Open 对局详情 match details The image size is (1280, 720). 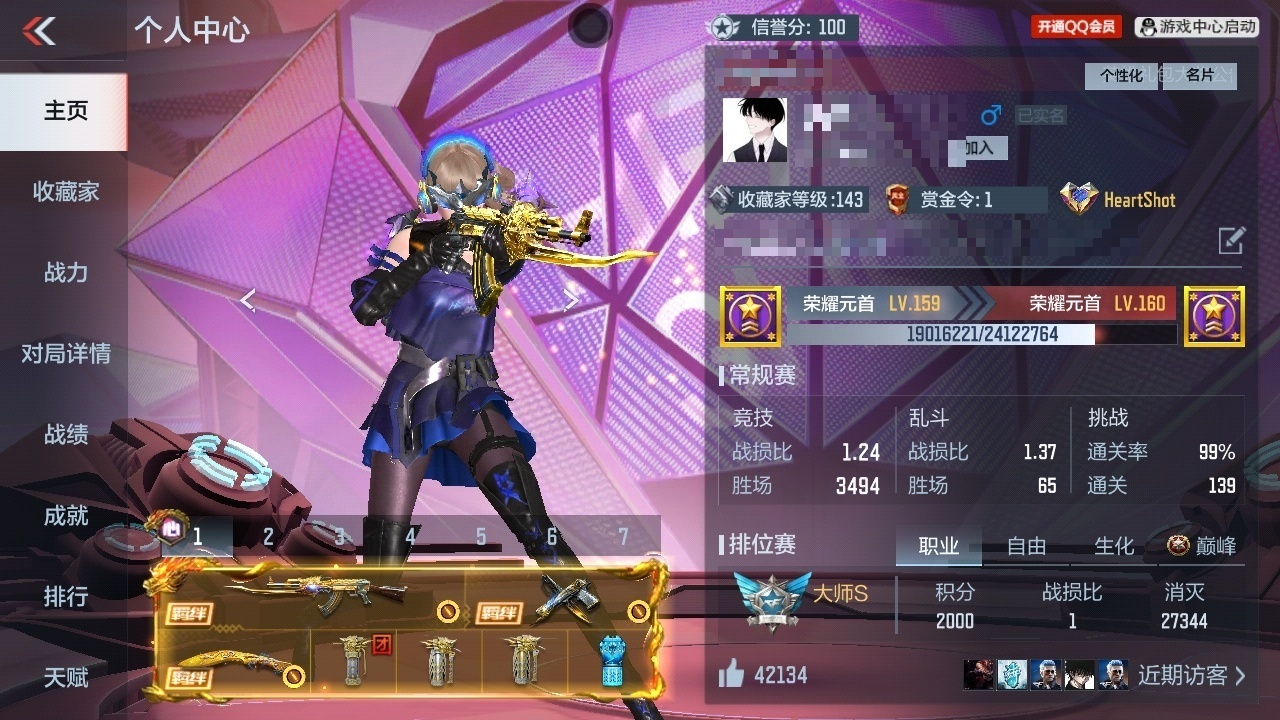[65, 353]
